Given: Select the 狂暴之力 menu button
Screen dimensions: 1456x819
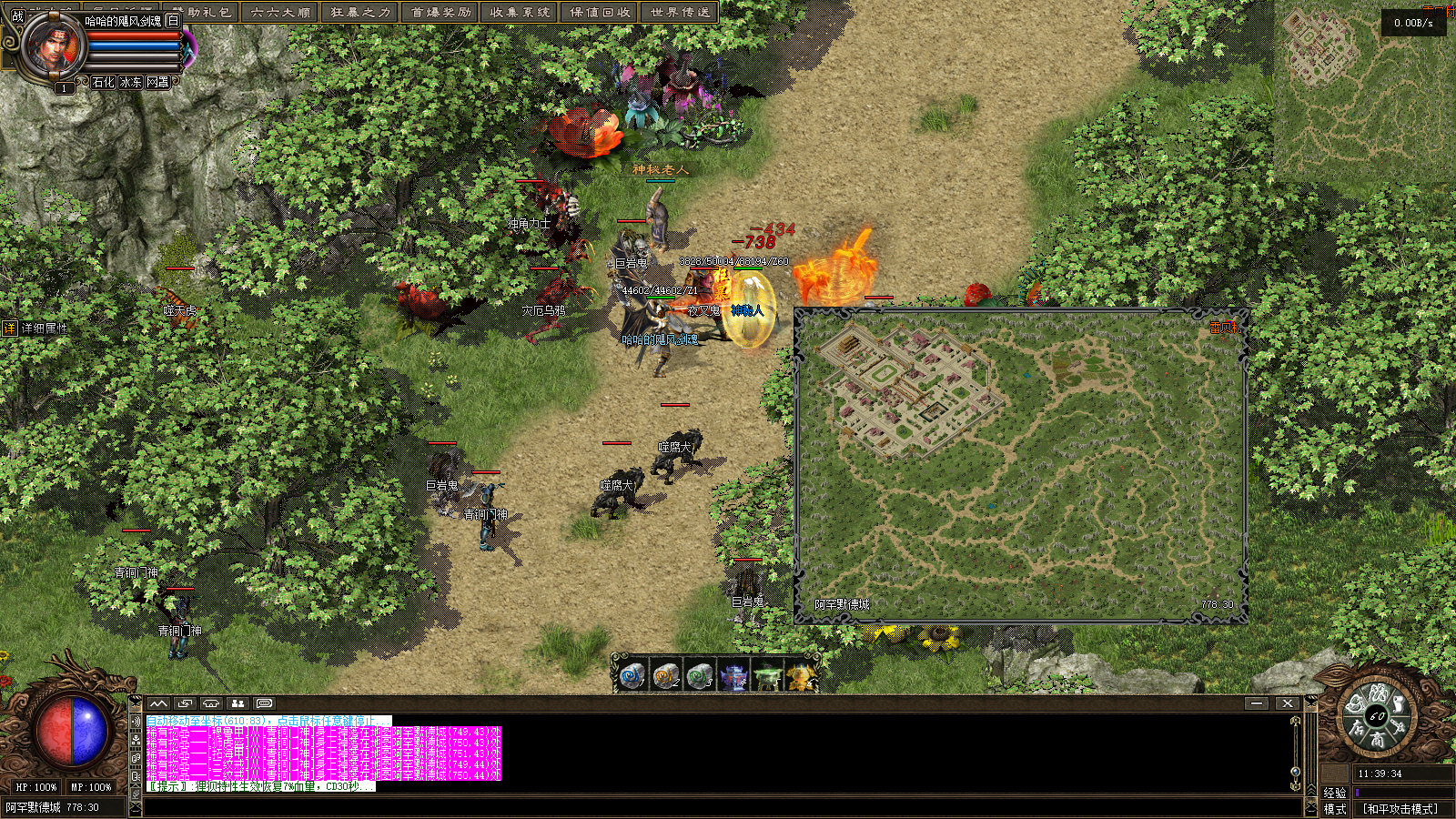Looking at the screenshot, I should point(360,12).
